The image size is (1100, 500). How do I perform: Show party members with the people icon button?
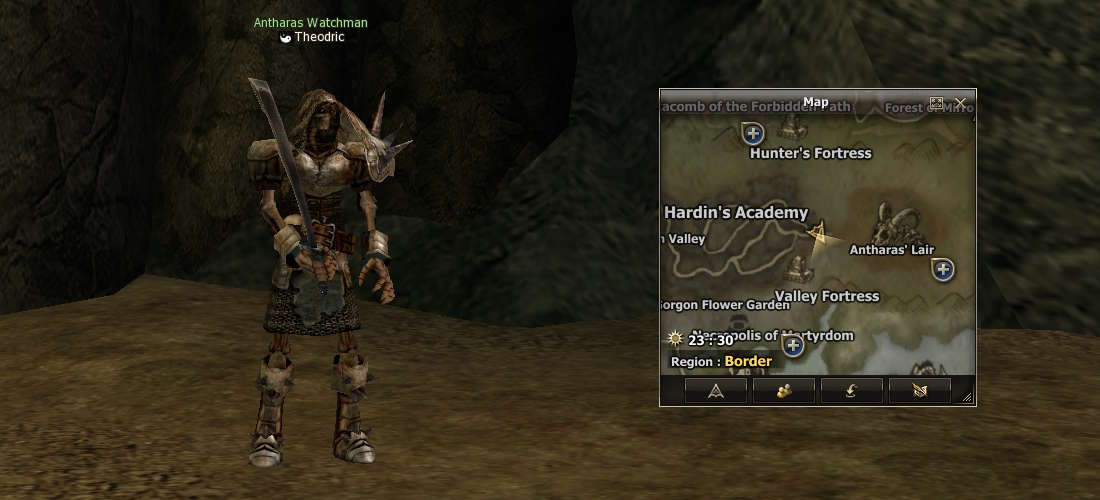pos(784,391)
